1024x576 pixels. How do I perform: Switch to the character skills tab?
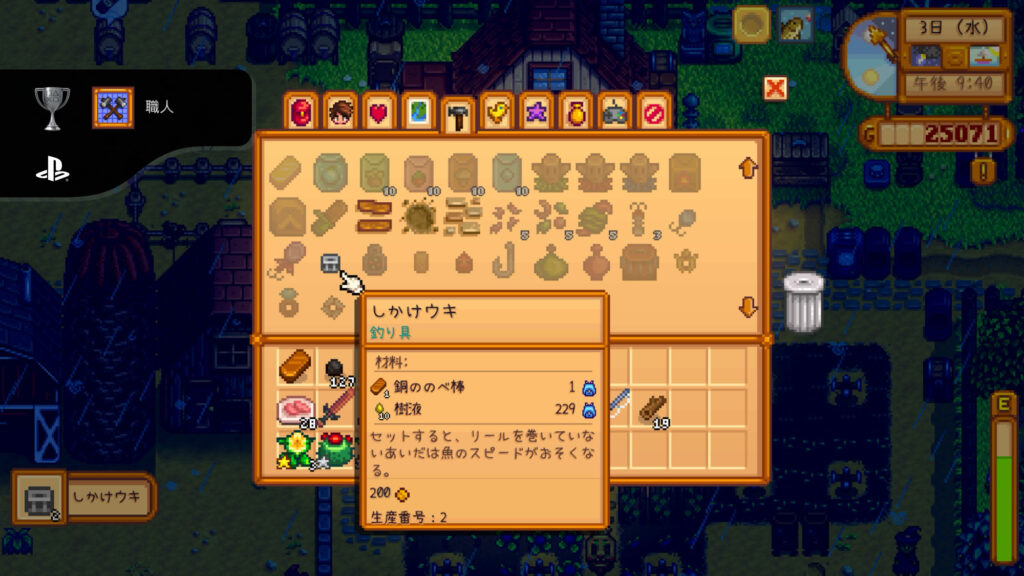coord(340,113)
